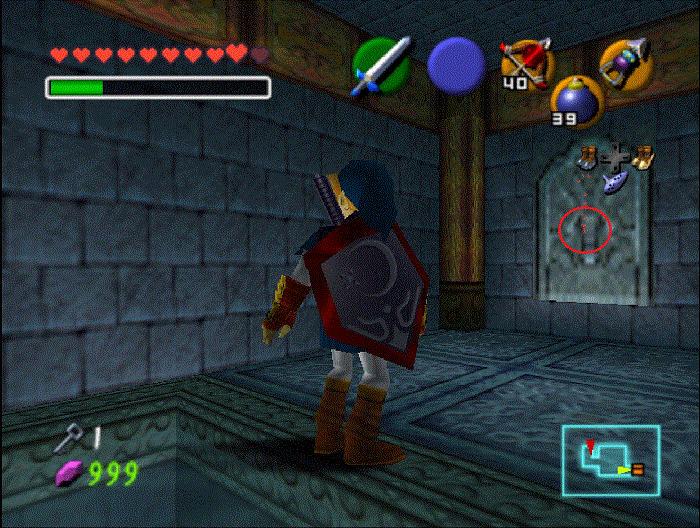
Task: Activate the hookshot item icon
Action: 624,62
